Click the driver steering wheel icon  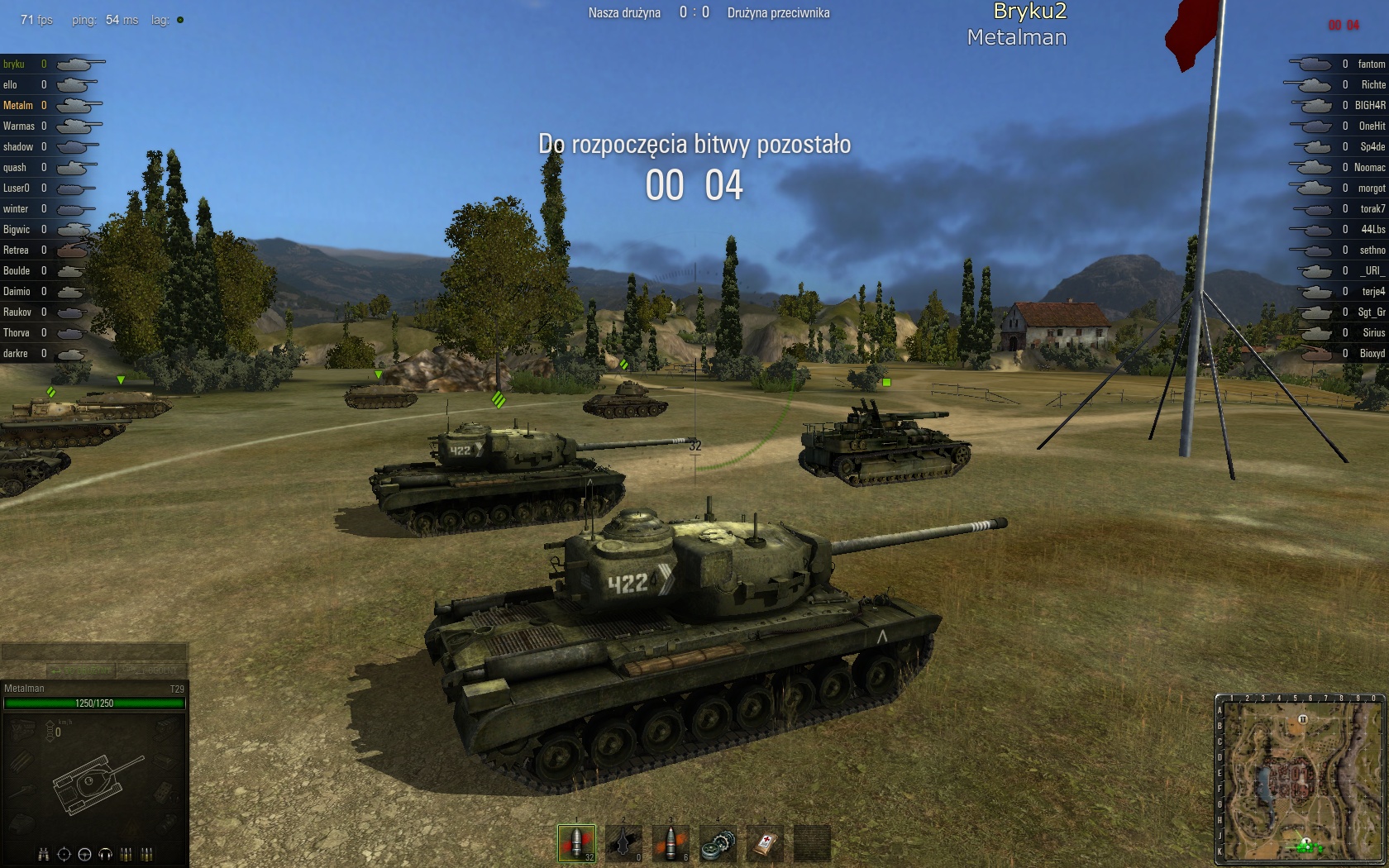click(x=84, y=854)
